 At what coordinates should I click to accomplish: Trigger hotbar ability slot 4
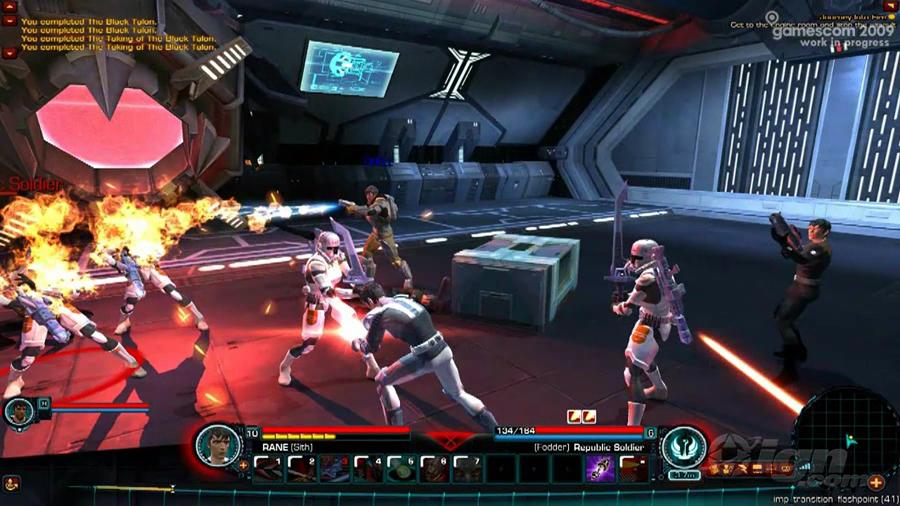coord(367,468)
